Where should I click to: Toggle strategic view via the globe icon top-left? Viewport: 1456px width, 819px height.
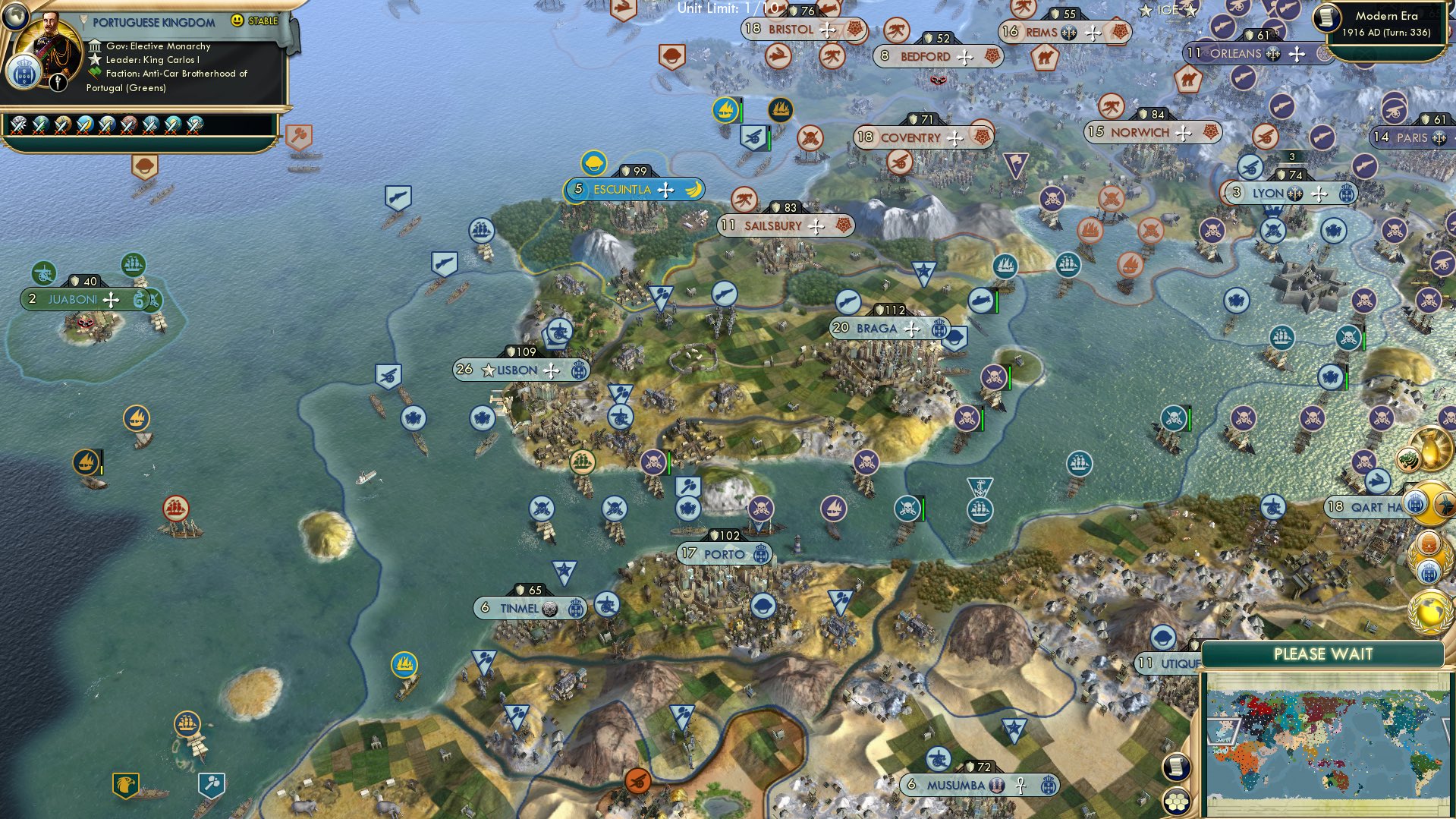[16, 17]
